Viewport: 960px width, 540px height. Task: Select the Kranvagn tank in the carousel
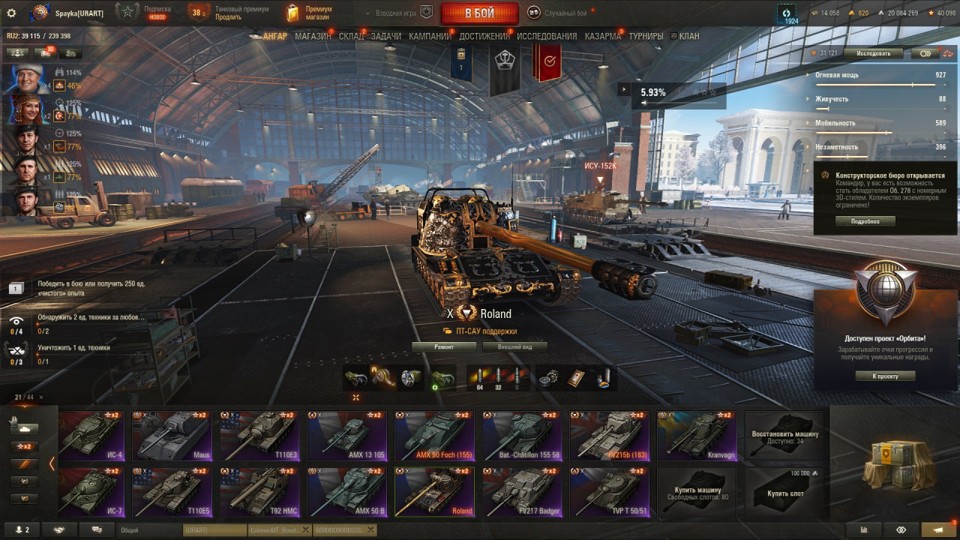click(x=697, y=435)
